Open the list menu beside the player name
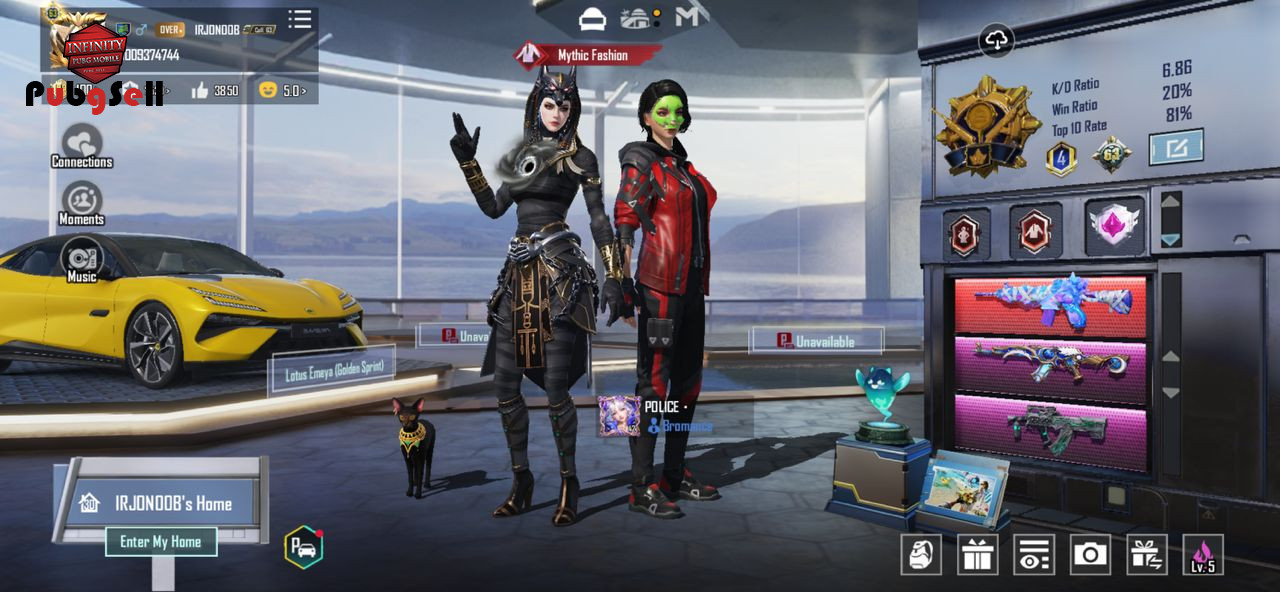This screenshot has width=1280, height=592. click(x=299, y=20)
